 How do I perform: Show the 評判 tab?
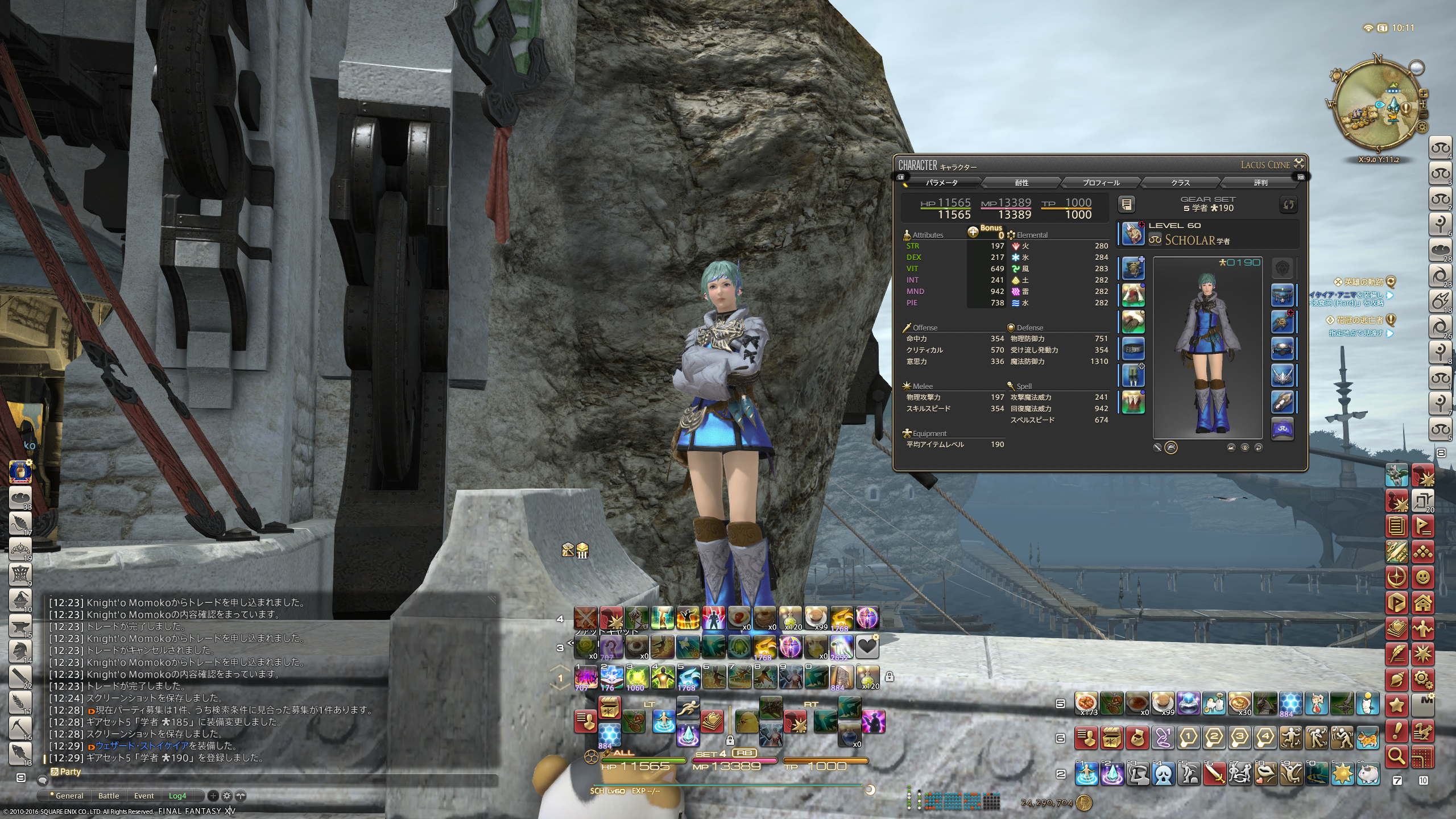[1260, 183]
